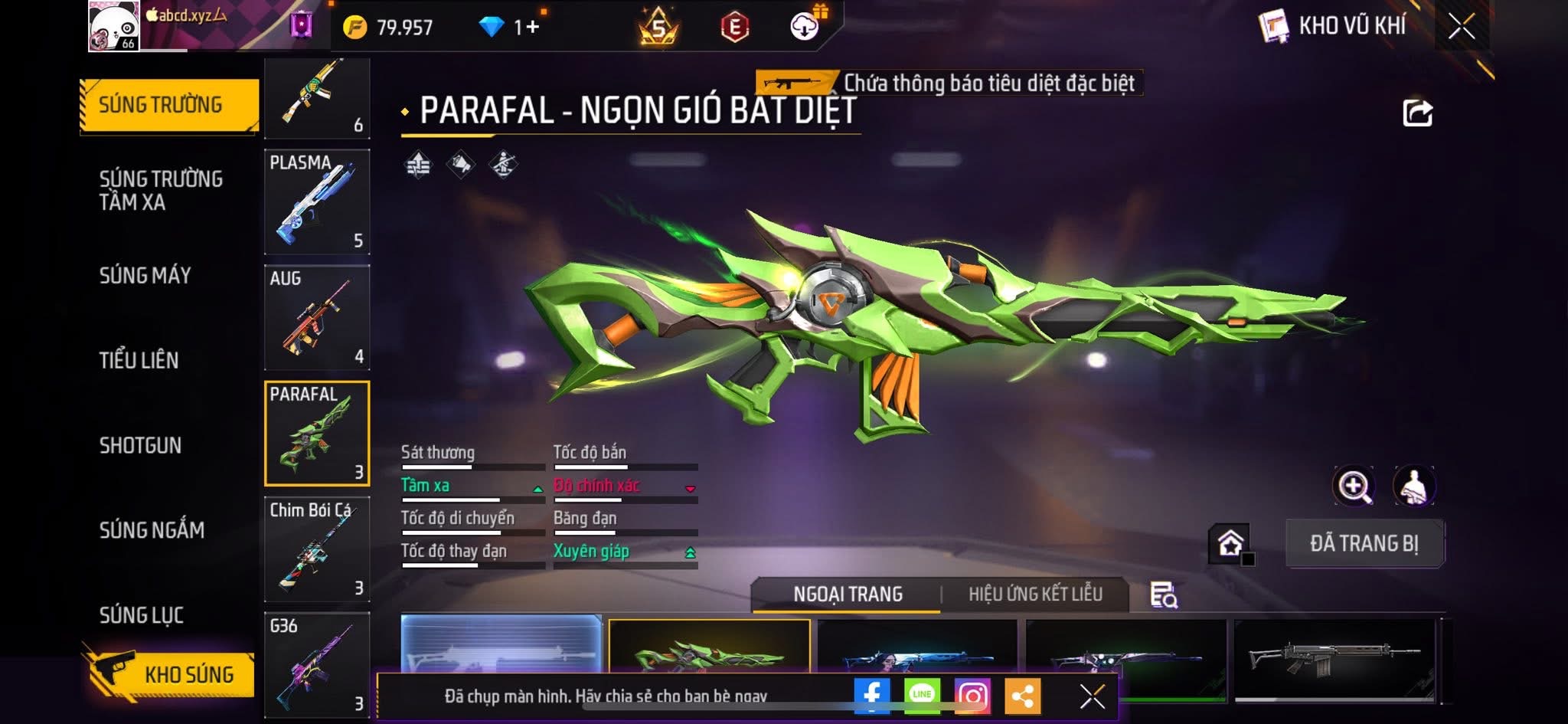Open the Tiểu Liên weapon category
Viewport: 1568px width, 724px height.
coord(139,360)
